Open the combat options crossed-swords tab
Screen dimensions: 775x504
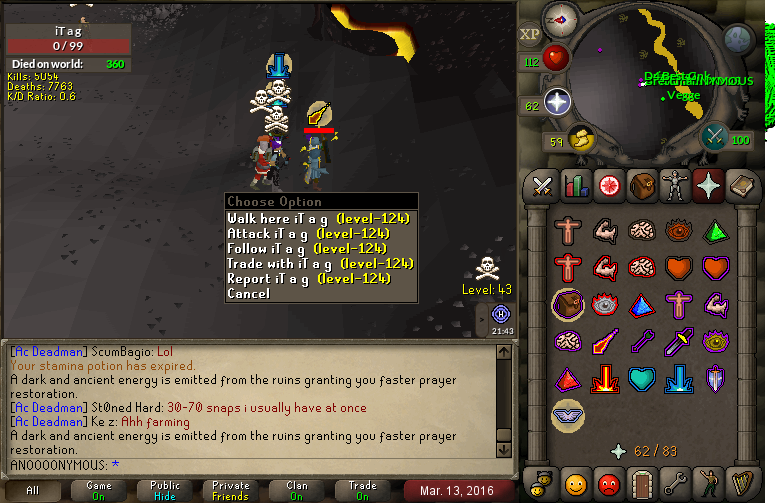pos(543,185)
